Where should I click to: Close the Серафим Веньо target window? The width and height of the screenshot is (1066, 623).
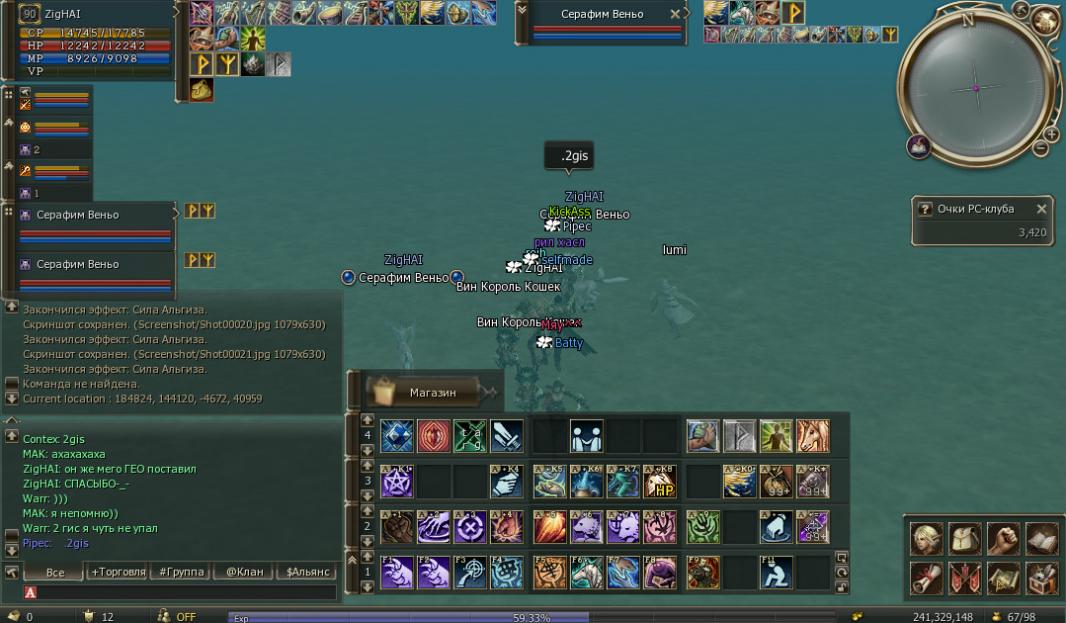pos(676,14)
